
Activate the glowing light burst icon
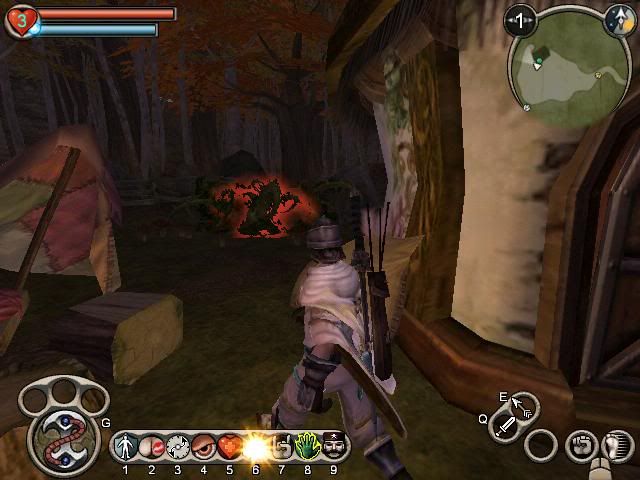click(x=255, y=445)
